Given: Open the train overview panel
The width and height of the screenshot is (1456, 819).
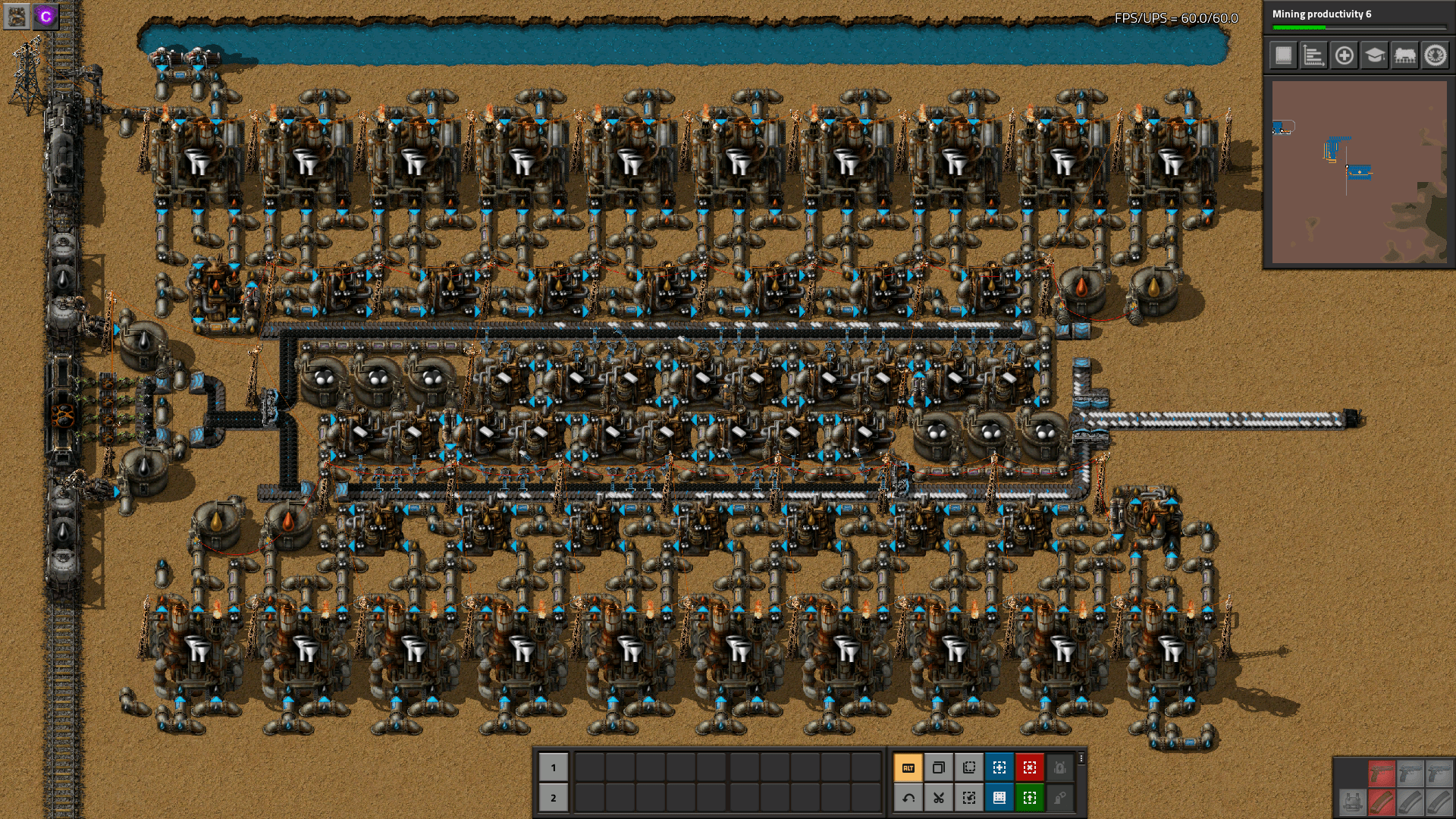Looking at the screenshot, I should tap(1405, 55).
